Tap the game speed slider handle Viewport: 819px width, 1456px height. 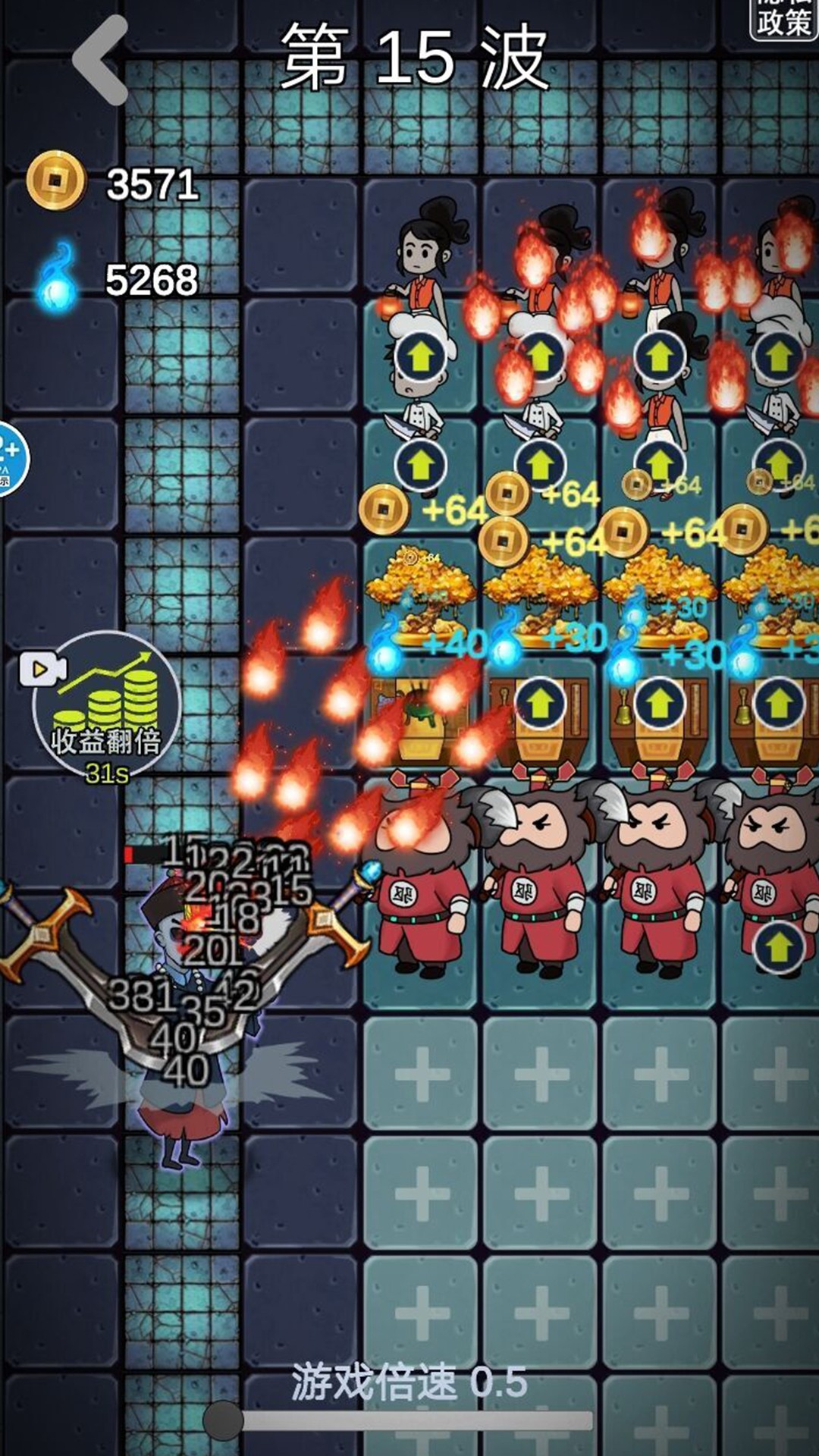coord(223,1420)
